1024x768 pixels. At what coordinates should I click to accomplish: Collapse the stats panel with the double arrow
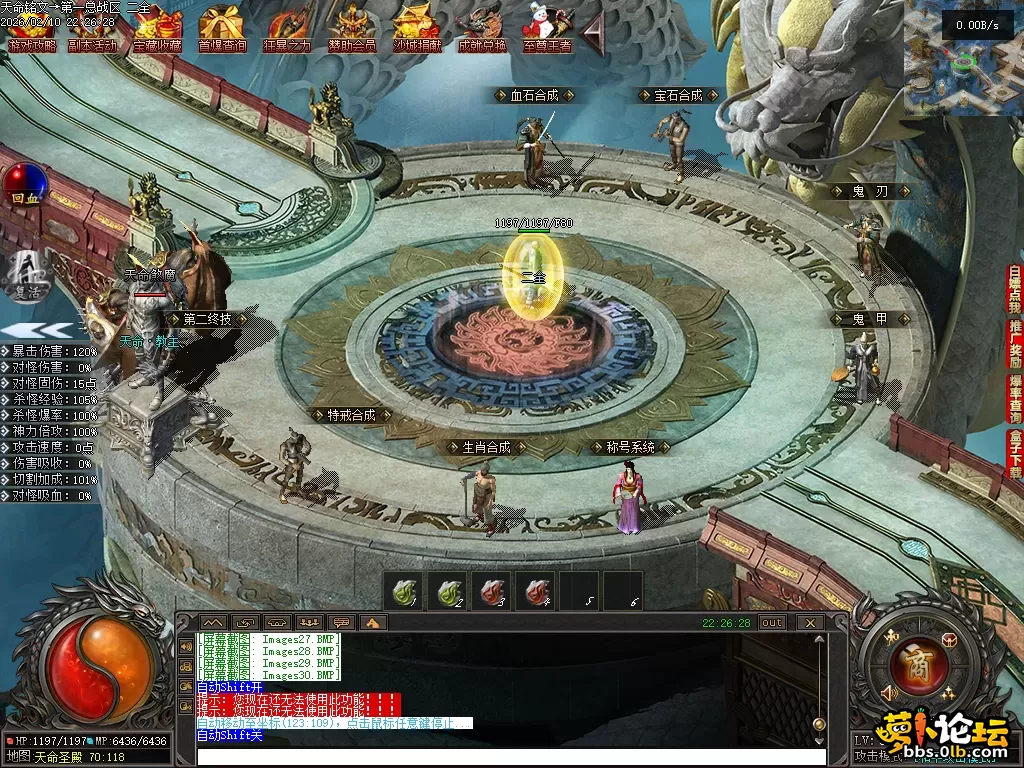[x=36, y=330]
